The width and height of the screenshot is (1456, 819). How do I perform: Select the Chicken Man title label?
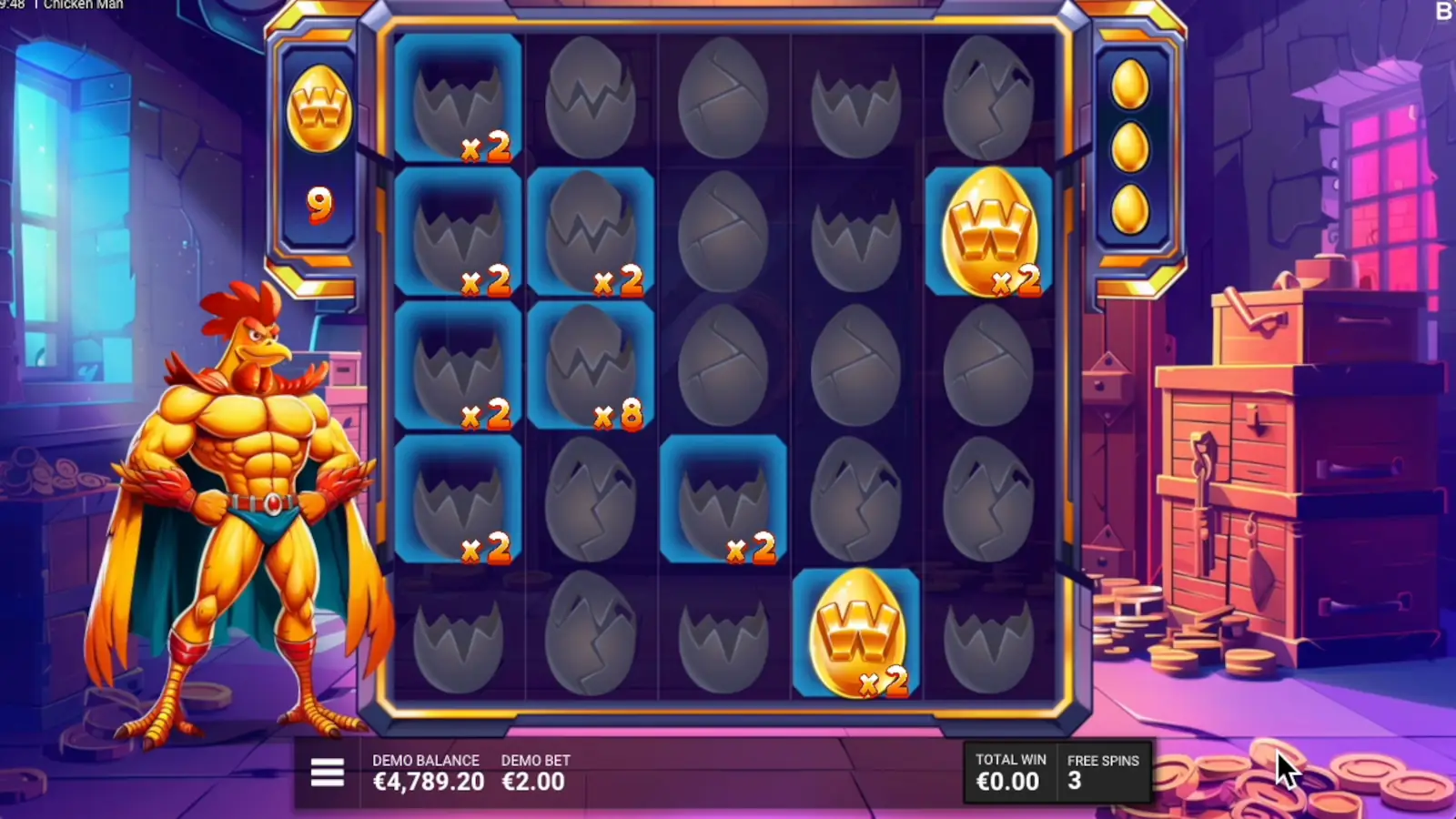(x=84, y=5)
